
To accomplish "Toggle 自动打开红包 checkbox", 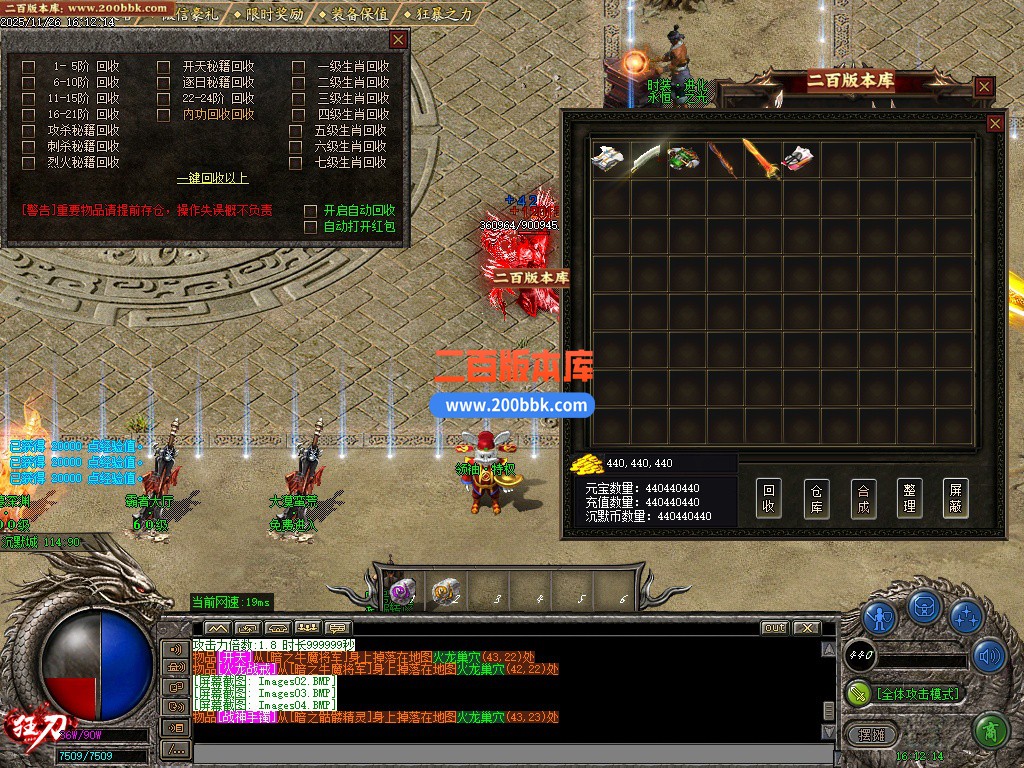I will [x=311, y=227].
